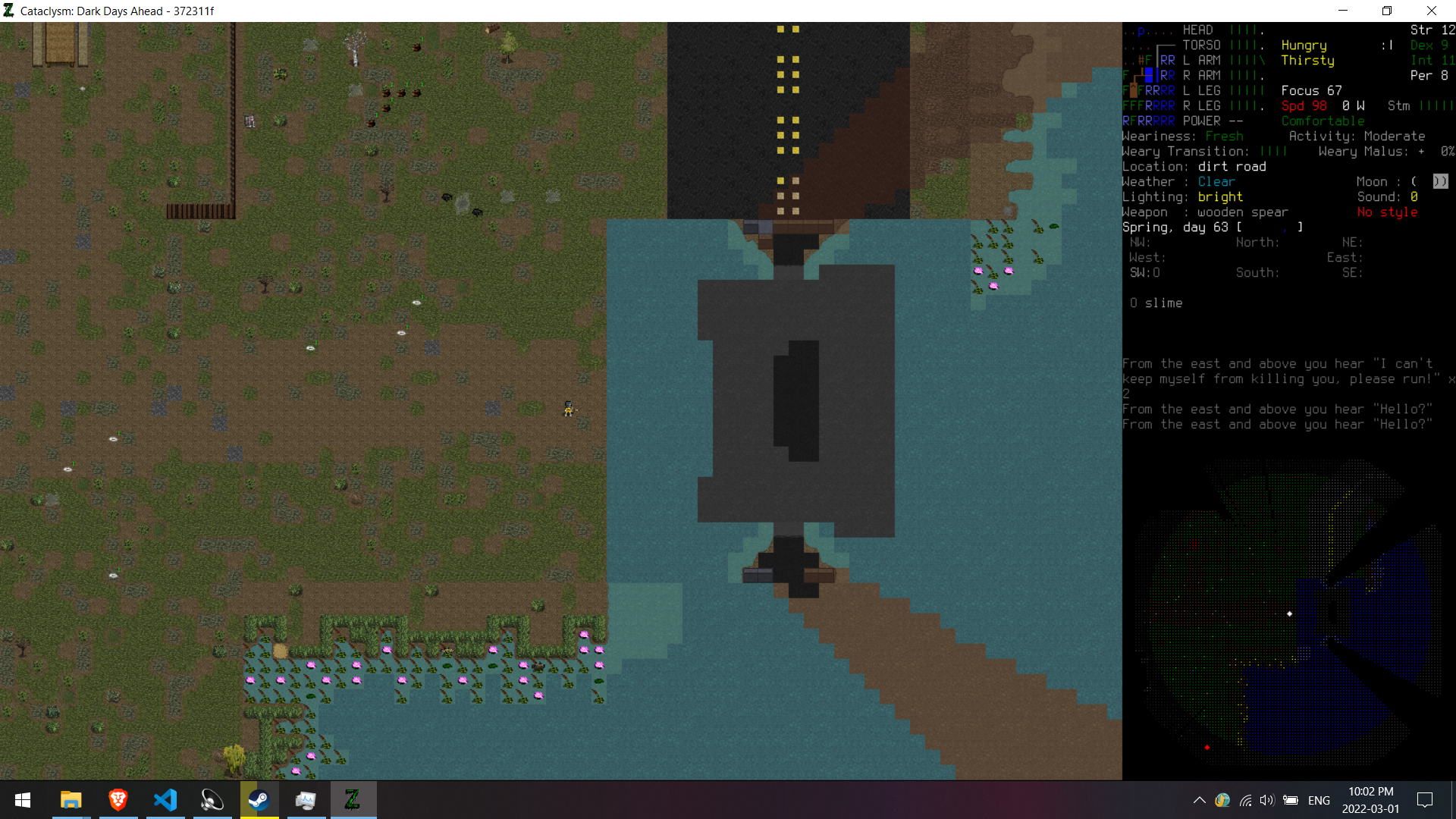
Task: Open the Windows Start menu
Action: pyautogui.click(x=23, y=800)
